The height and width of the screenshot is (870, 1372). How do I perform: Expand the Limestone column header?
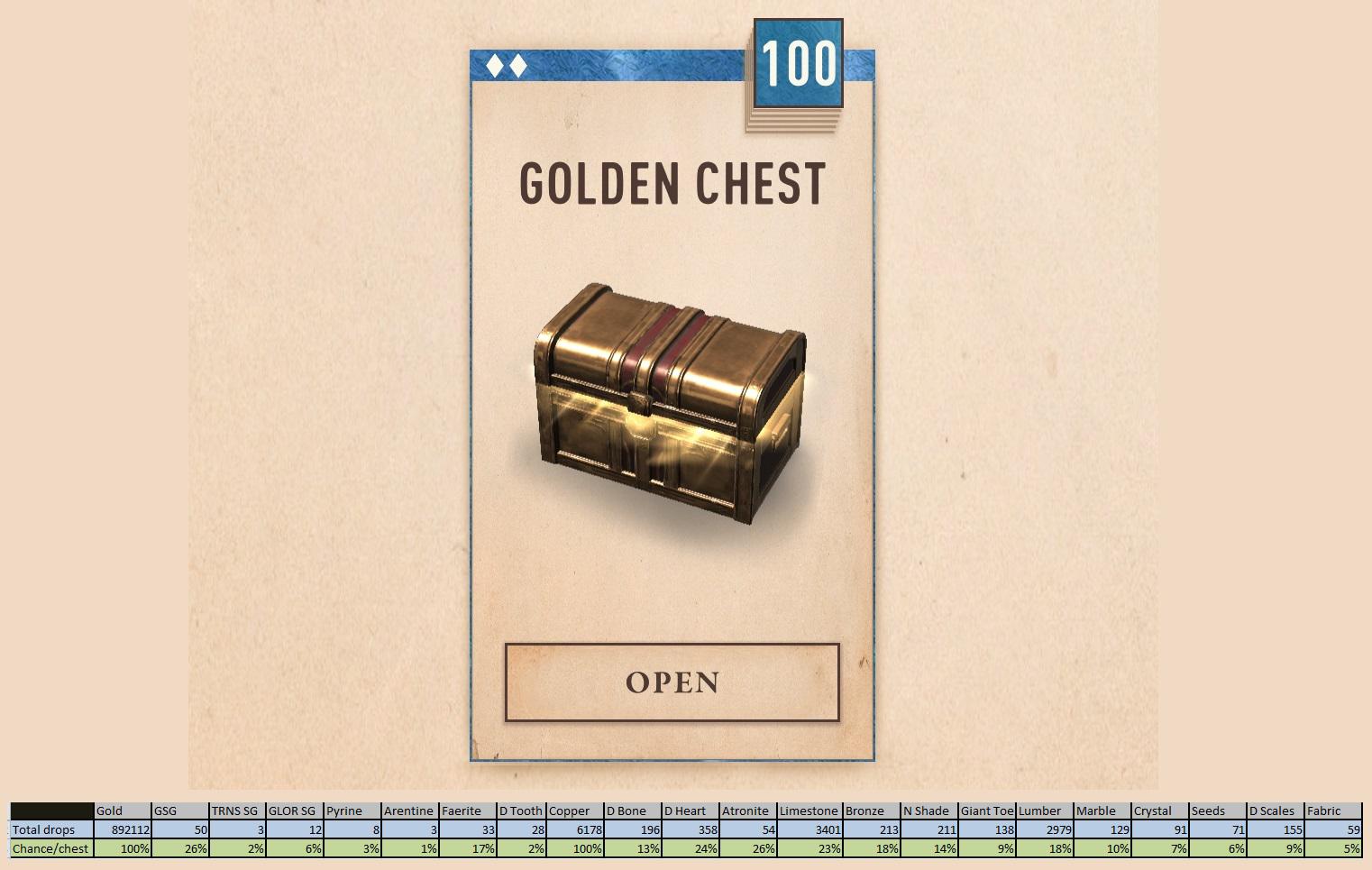tap(810, 810)
